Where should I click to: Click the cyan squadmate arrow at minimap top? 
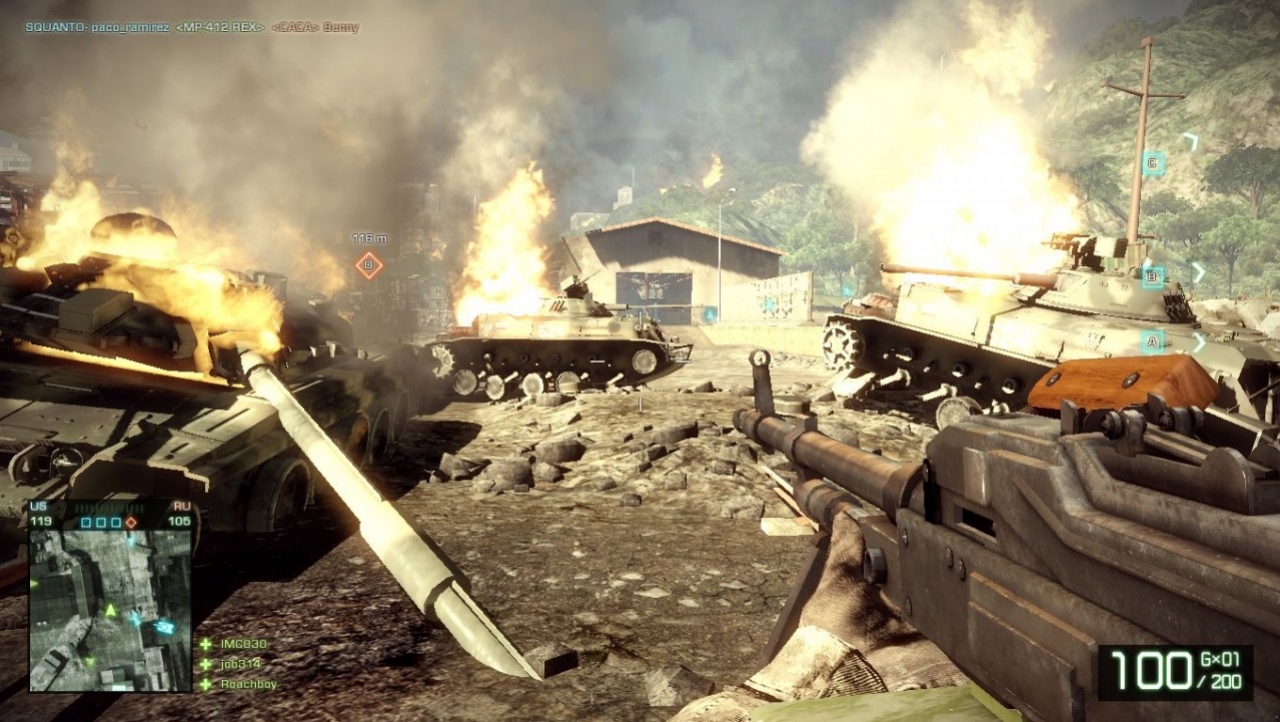tap(130, 541)
